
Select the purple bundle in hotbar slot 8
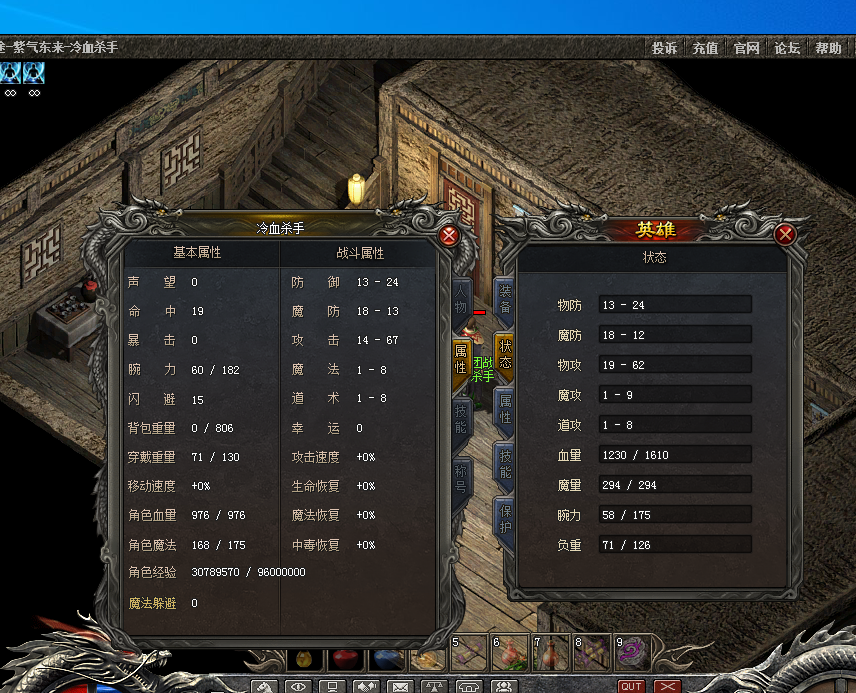(x=592, y=652)
